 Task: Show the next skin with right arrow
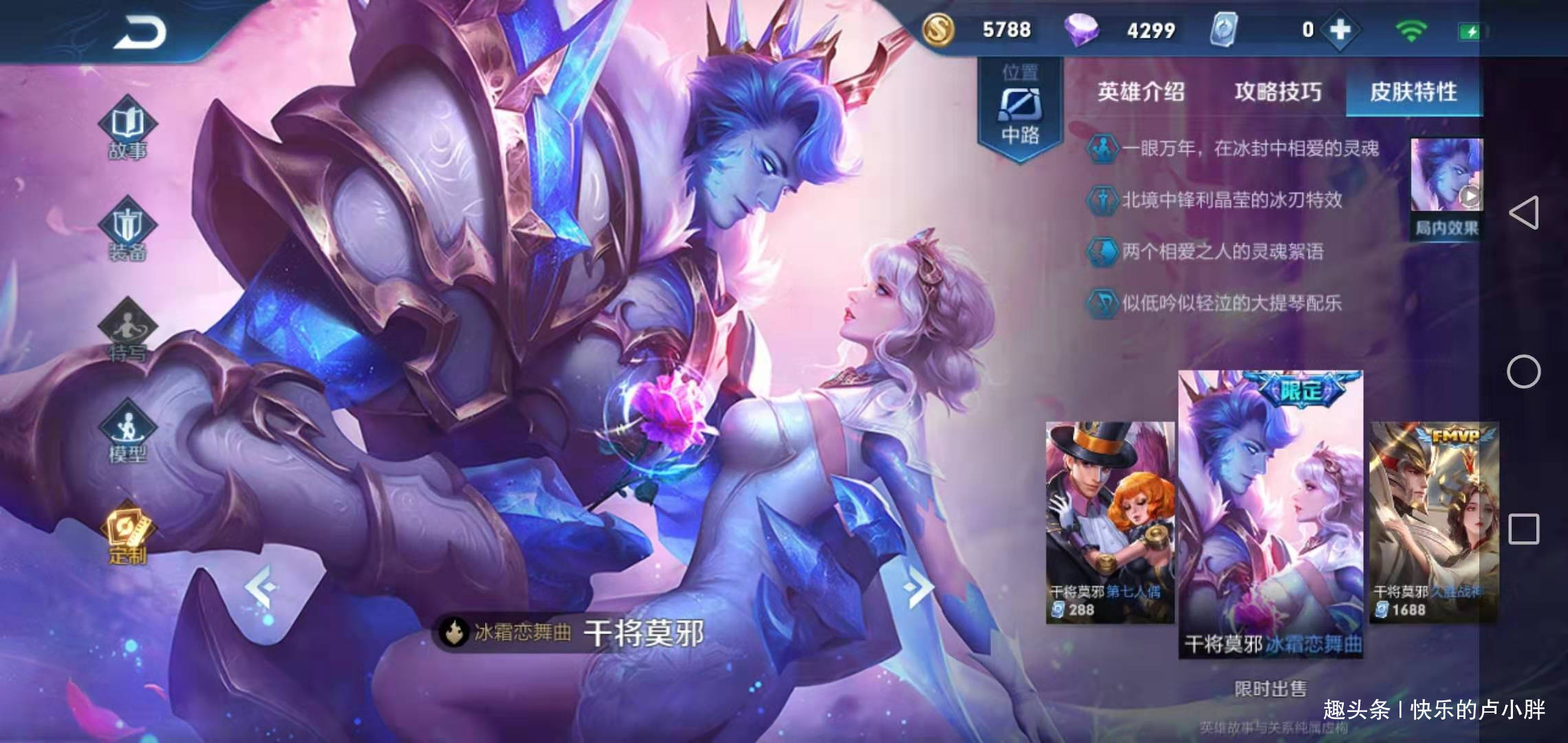click(918, 588)
